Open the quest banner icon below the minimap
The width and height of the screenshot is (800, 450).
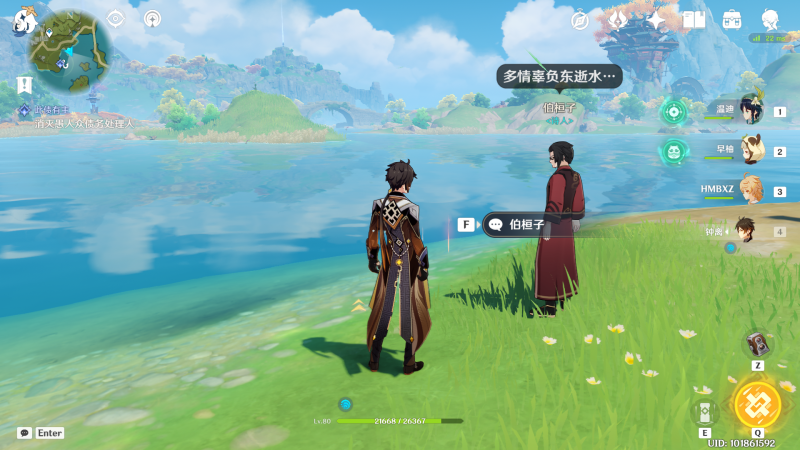[x=24, y=85]
